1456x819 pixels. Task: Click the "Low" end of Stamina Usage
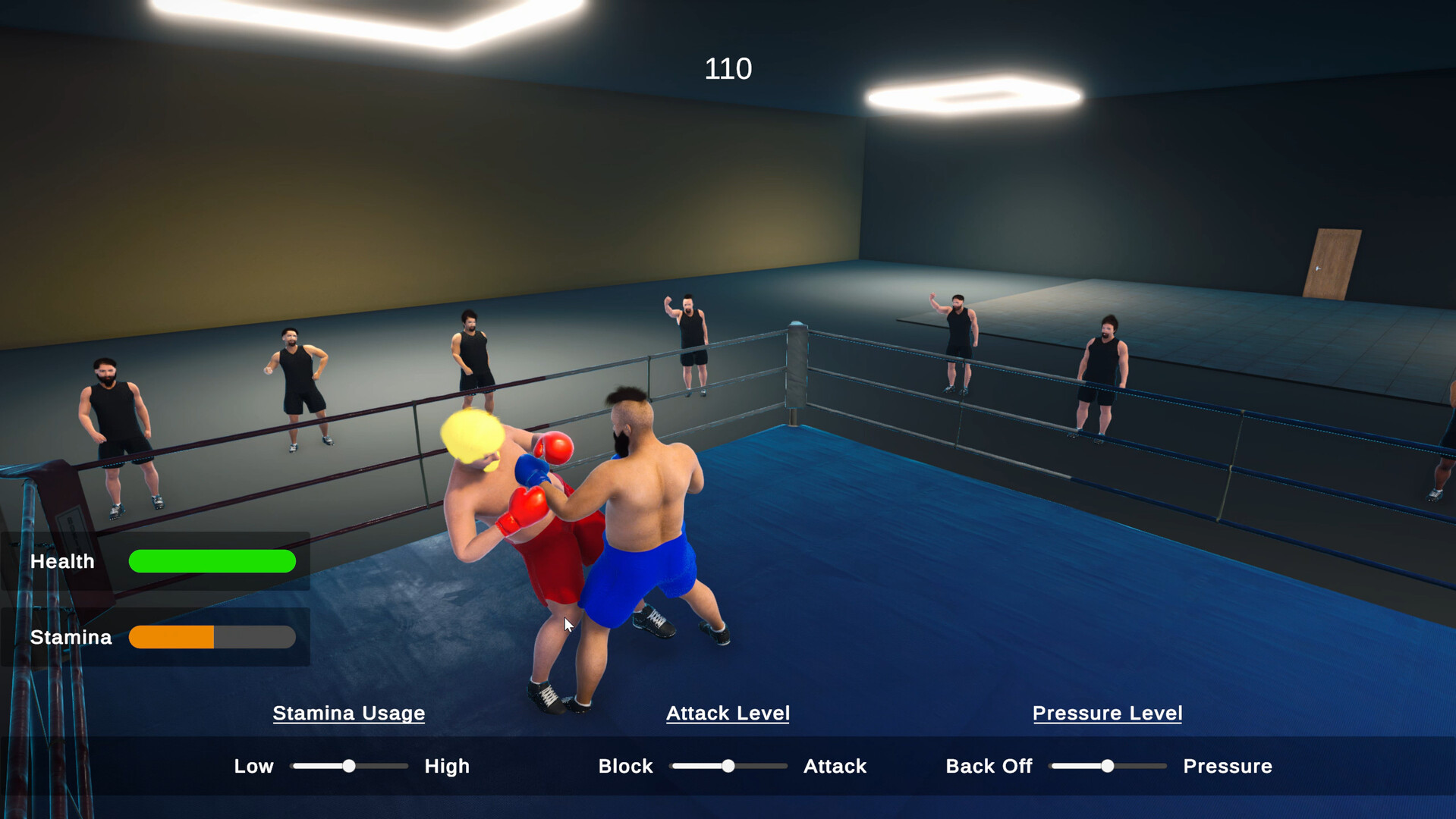click(253, 766)
